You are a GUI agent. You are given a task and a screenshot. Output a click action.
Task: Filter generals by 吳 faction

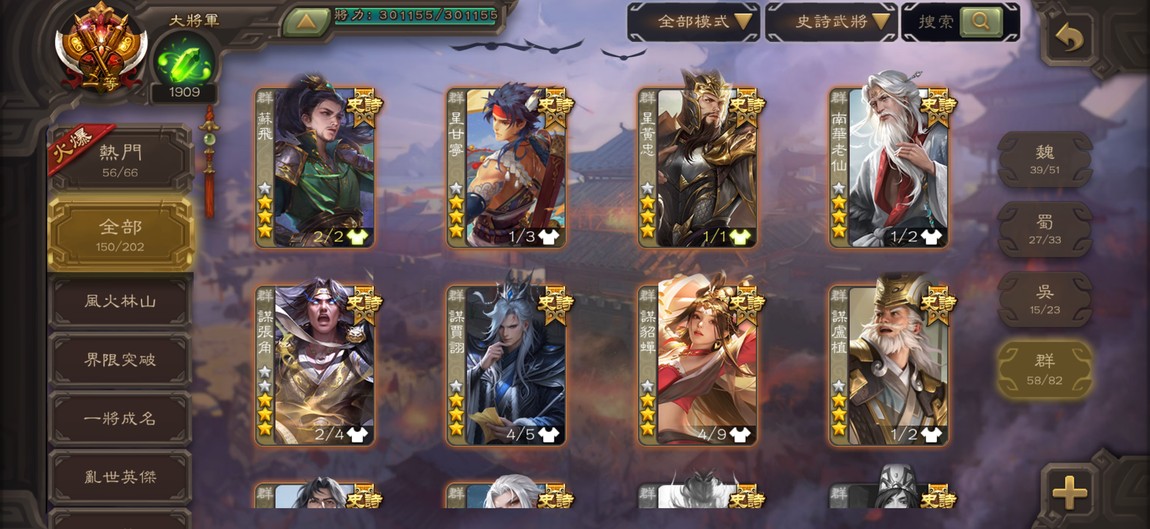pyautogui.click(x=1044, y=299)
